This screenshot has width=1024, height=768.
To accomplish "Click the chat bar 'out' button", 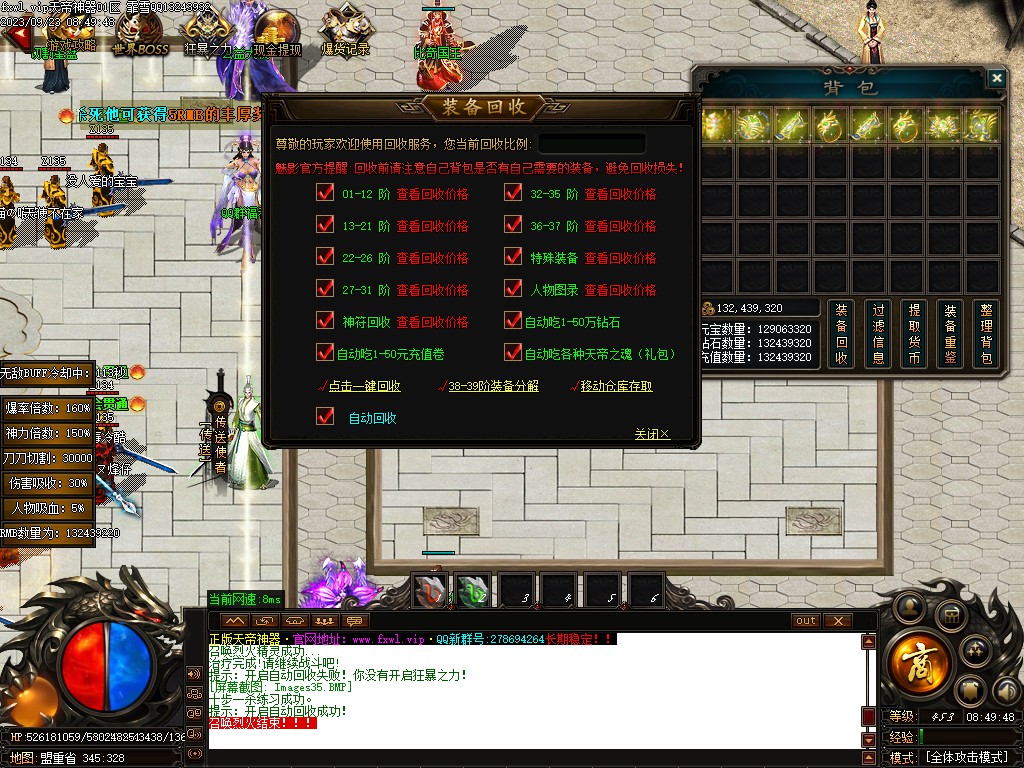I will click(x=805, y=621).
